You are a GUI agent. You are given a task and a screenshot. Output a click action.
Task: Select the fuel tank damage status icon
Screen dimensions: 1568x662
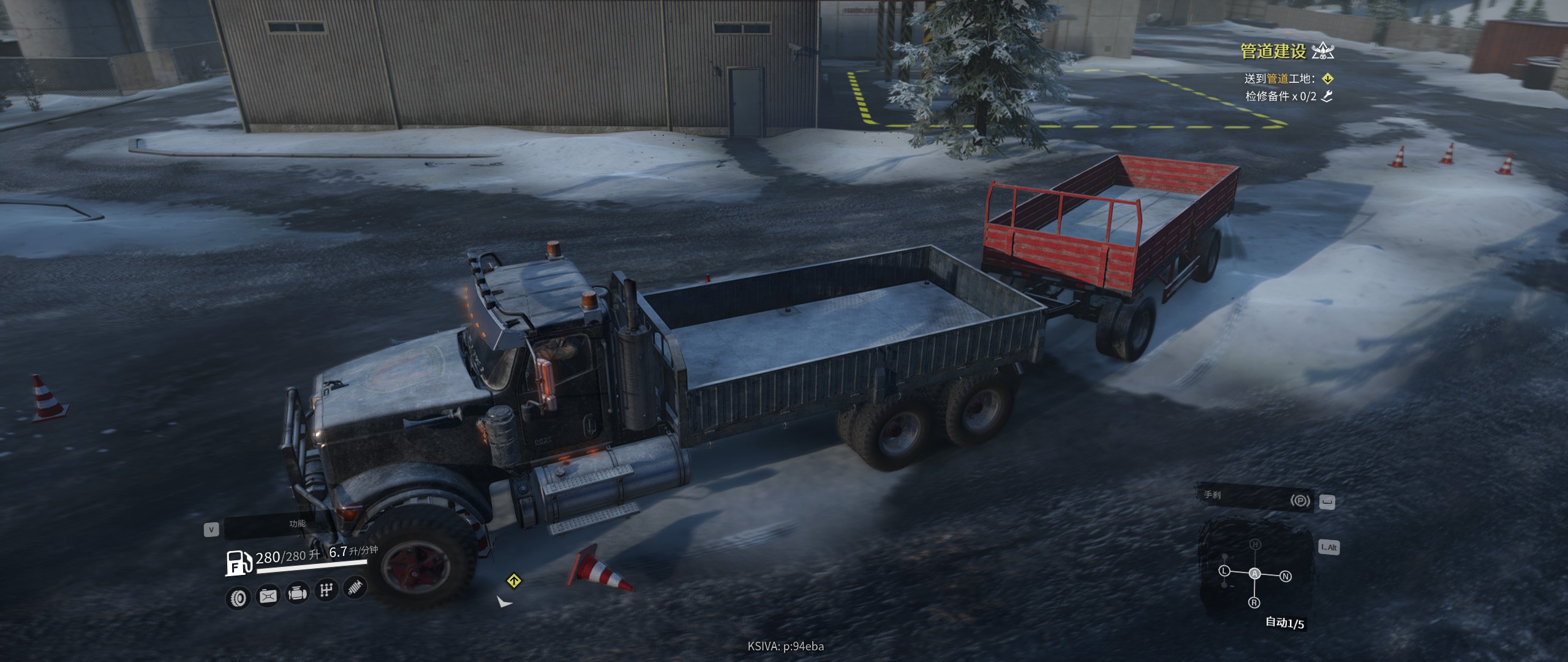pos(268,595)
